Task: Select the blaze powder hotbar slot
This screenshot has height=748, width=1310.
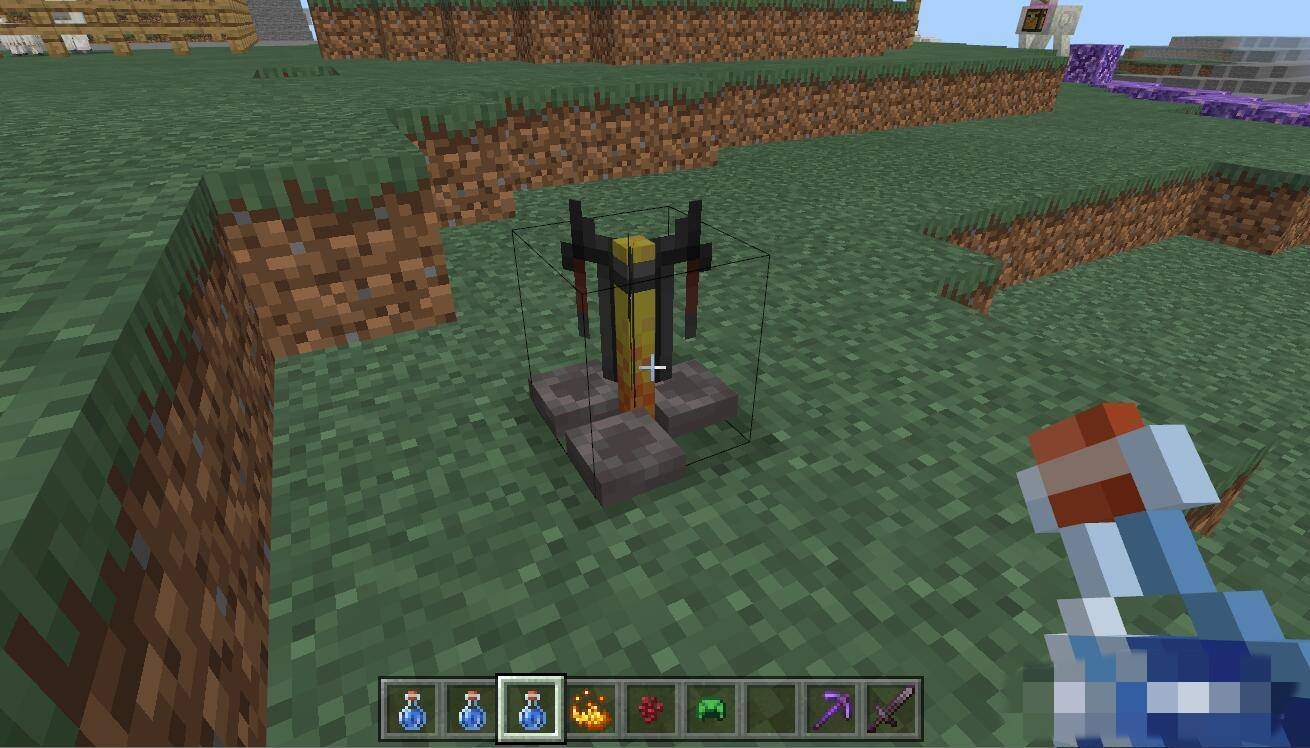Action: tap(590, 710)
